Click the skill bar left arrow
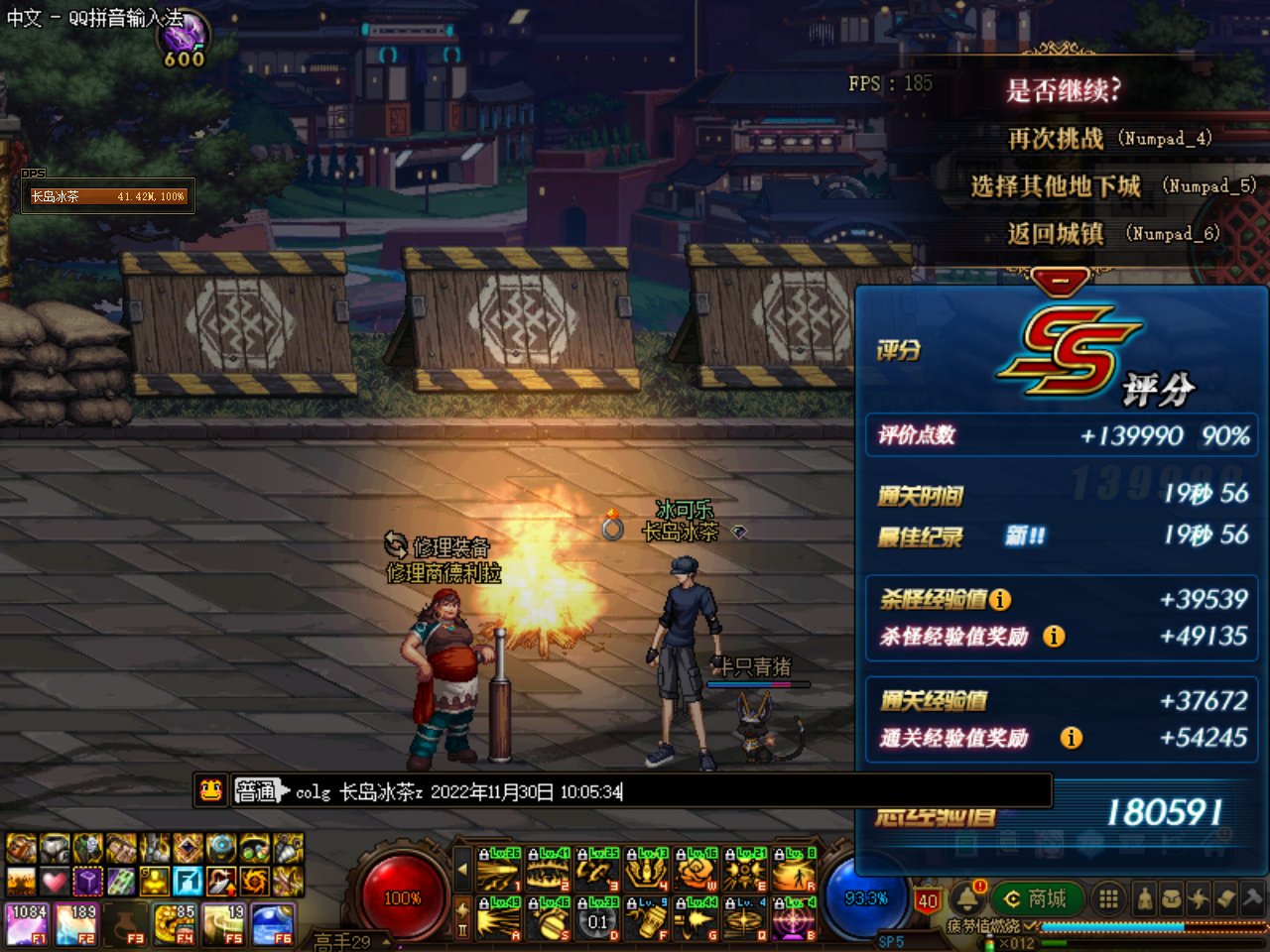The height and width of the screenshot is (952, 1270). coord(462,870)
